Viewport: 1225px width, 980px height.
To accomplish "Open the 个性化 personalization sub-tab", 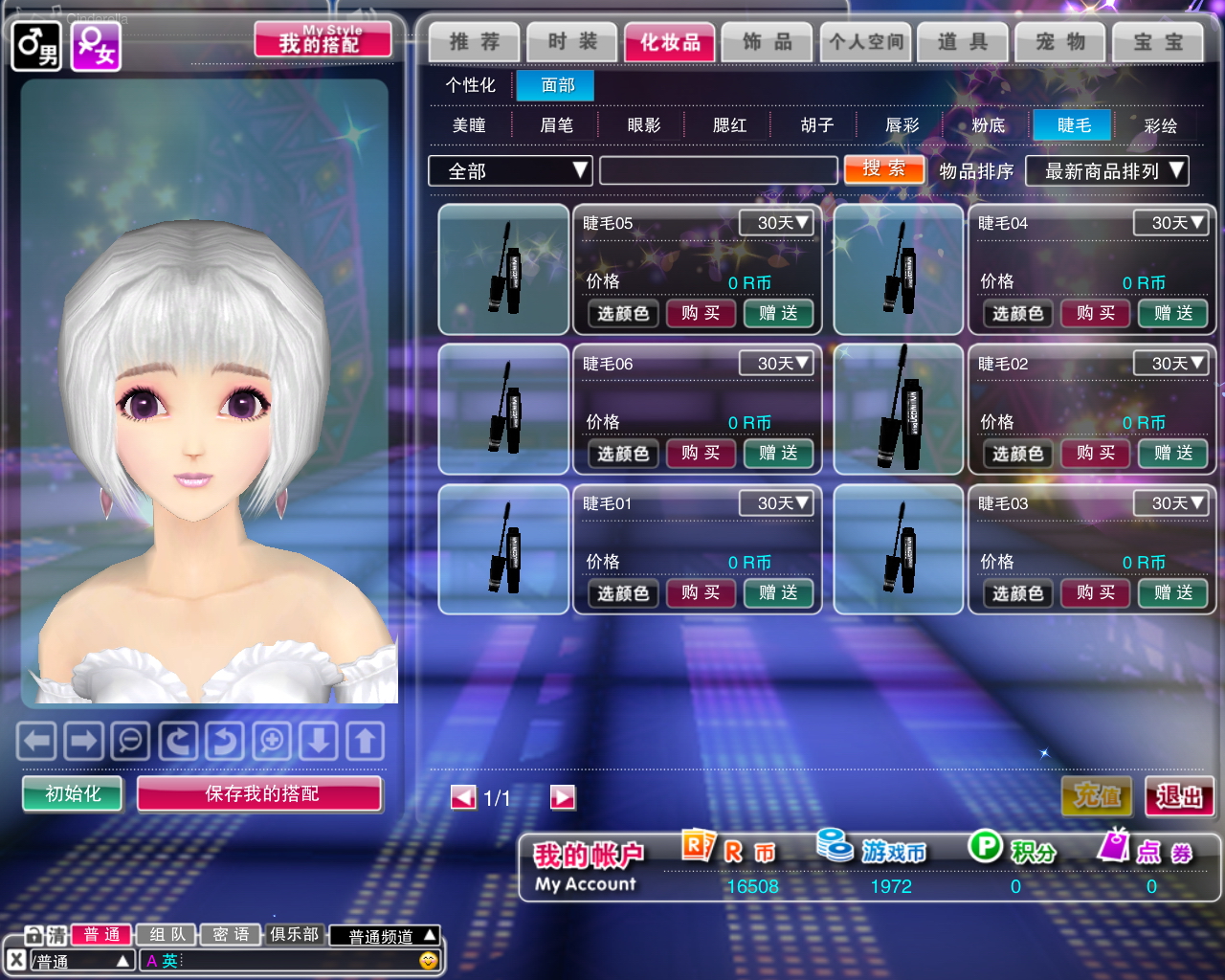I will (x=470, y=85).
